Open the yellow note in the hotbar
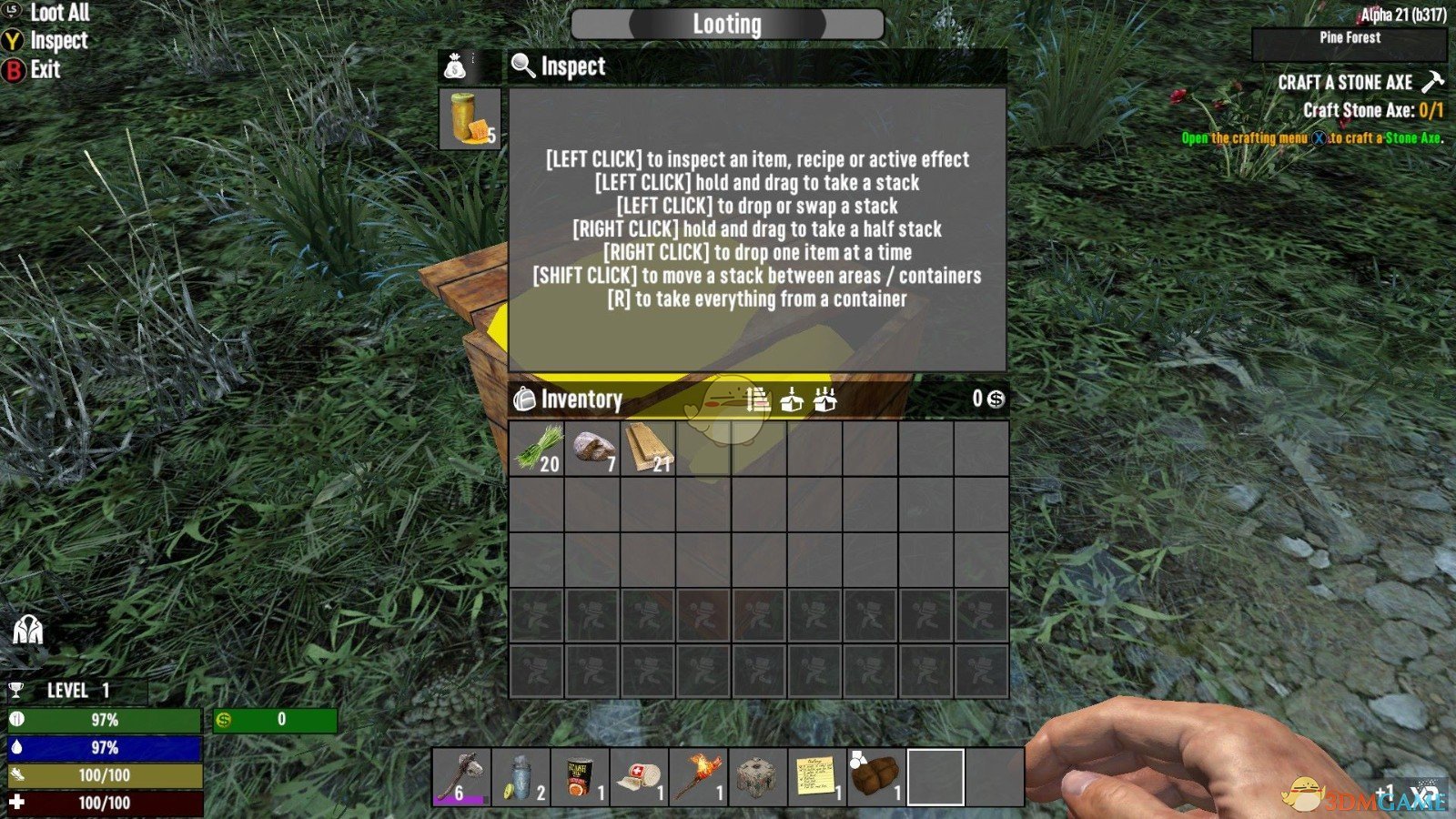The image size is (1456, 819). [816, 777]
